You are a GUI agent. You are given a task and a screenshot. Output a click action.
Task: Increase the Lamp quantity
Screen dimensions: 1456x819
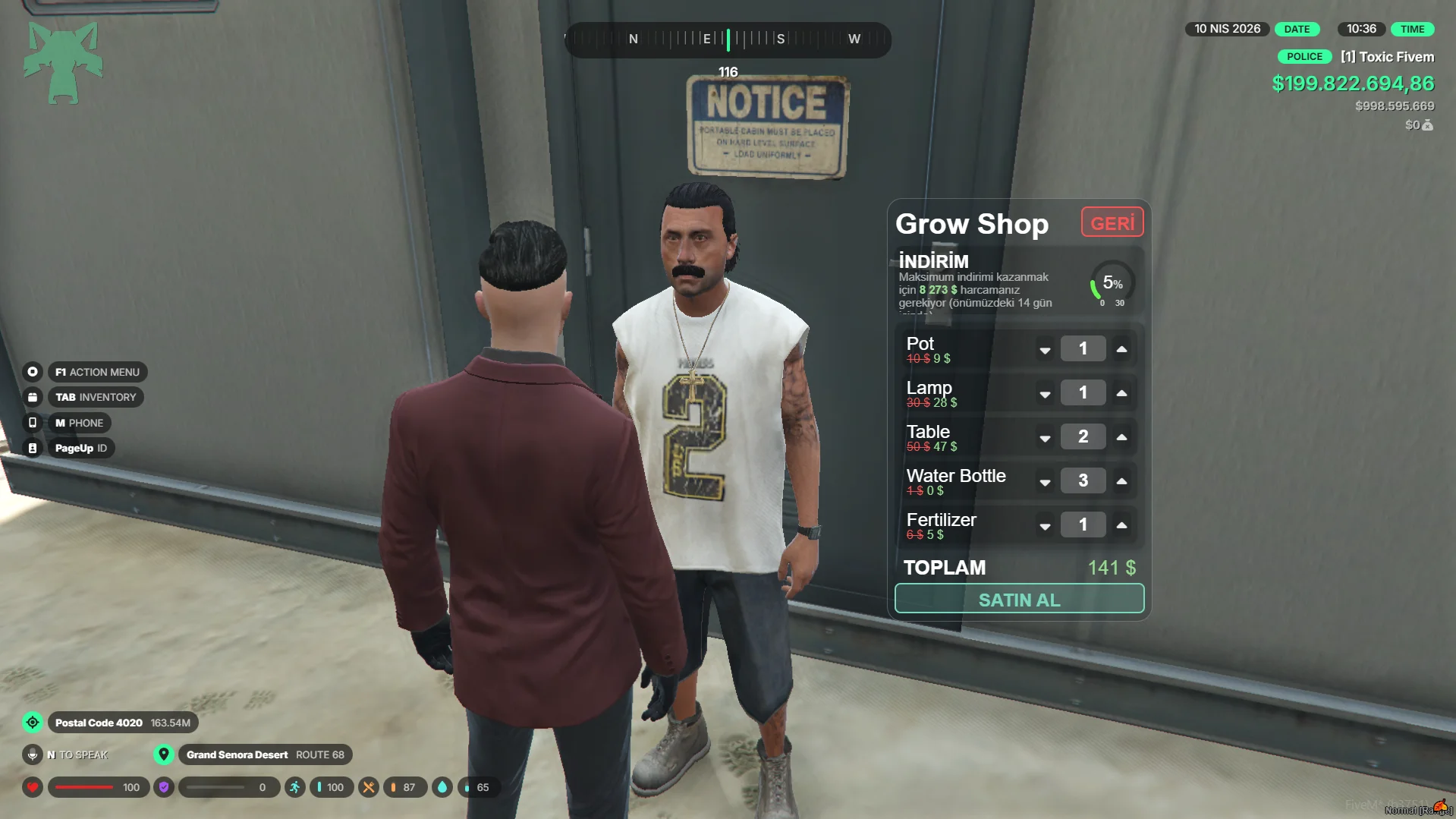click(1121, 393)
